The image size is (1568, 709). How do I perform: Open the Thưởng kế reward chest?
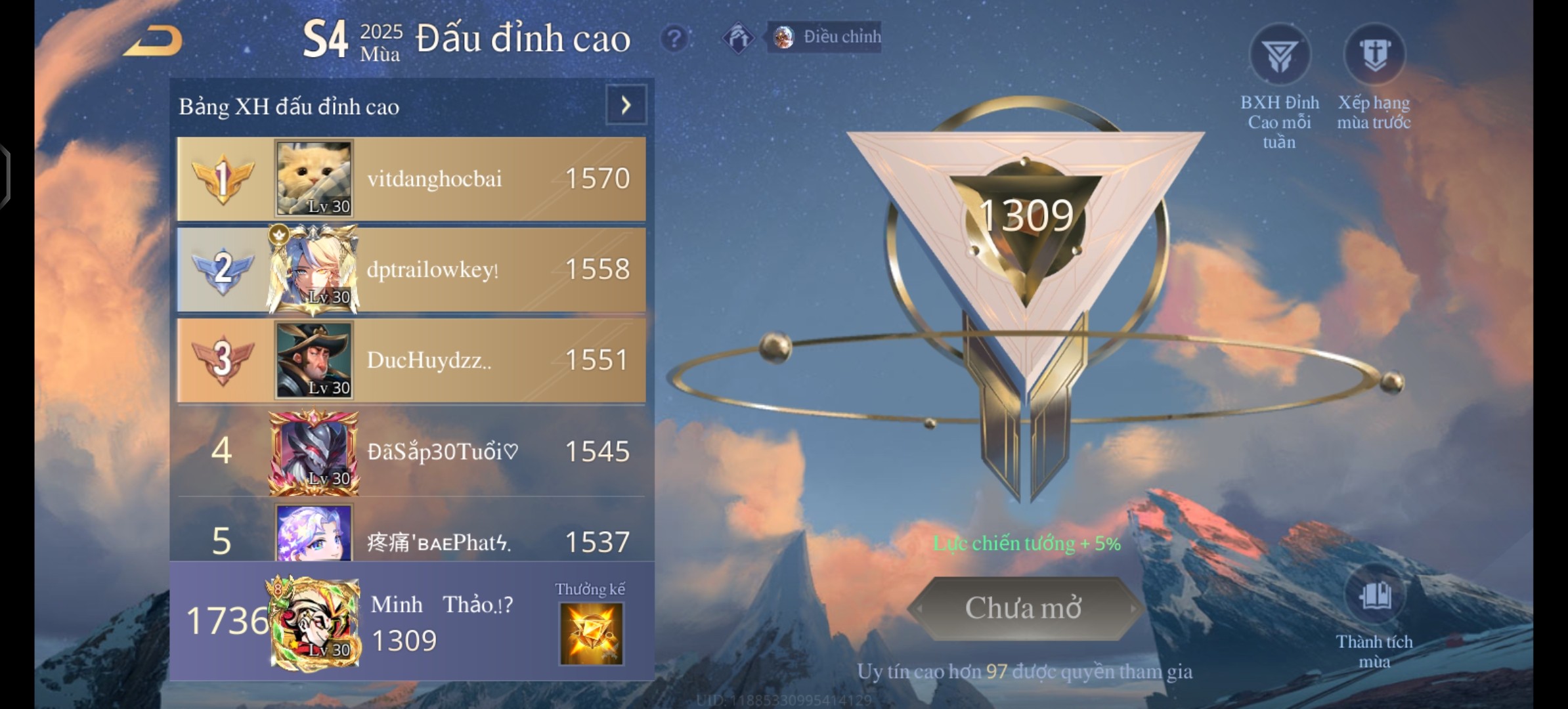coord(590,633)
